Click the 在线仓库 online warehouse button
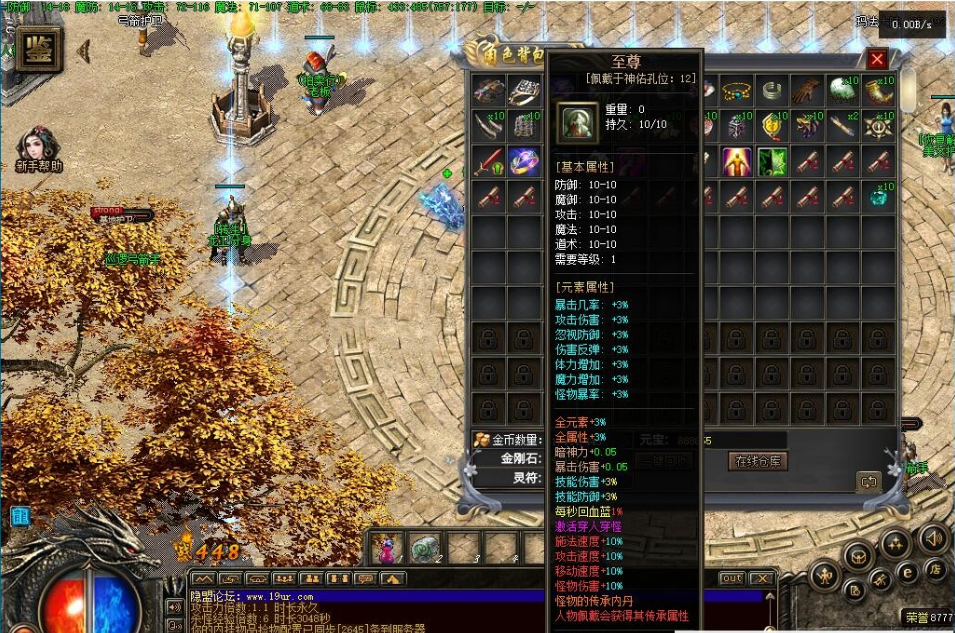 (x=759, y=461)
